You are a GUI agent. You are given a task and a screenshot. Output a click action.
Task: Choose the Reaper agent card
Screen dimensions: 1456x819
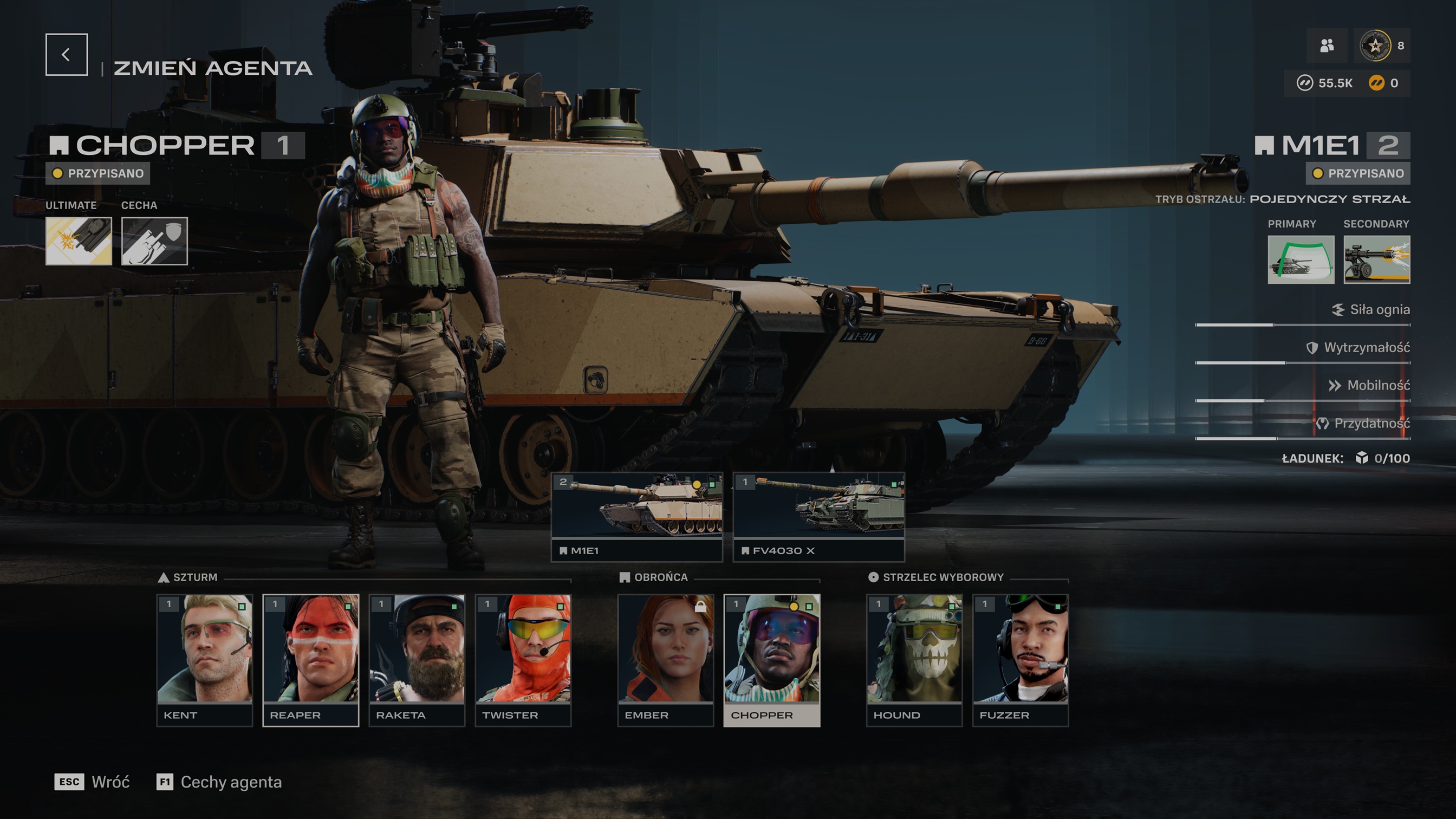[x=310, y=659]
